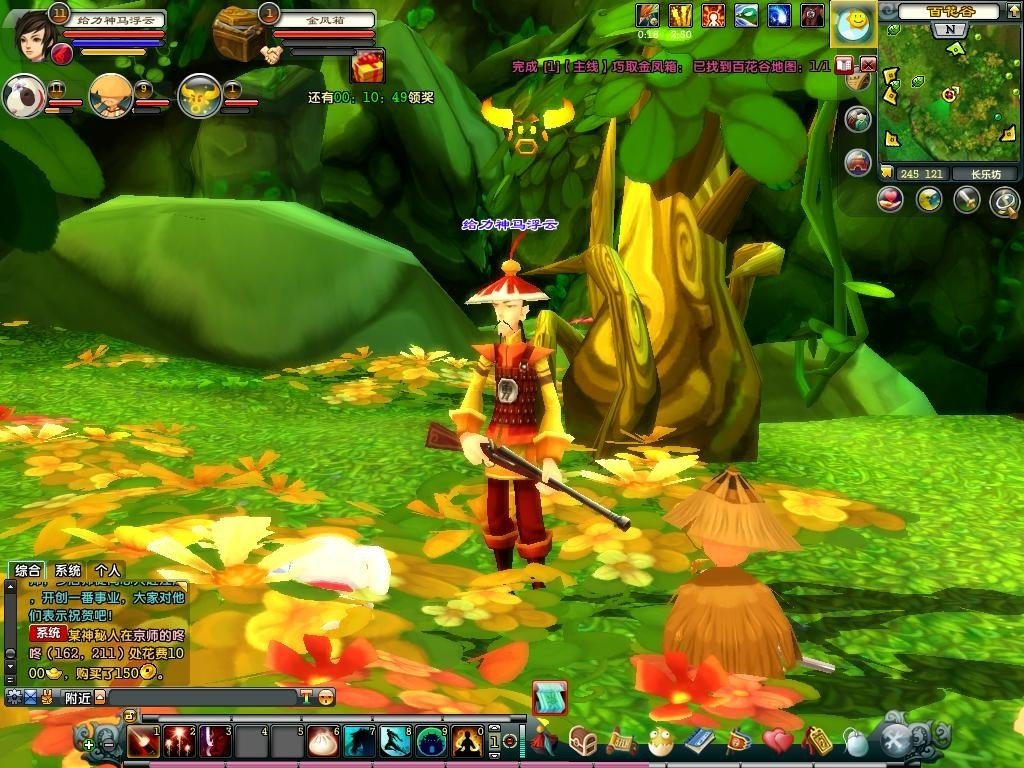Image resolution: width=1024 pixels, height=768 pixels.
Task: Click the magnifying glass search button
Action: (x=1003, y=201)
